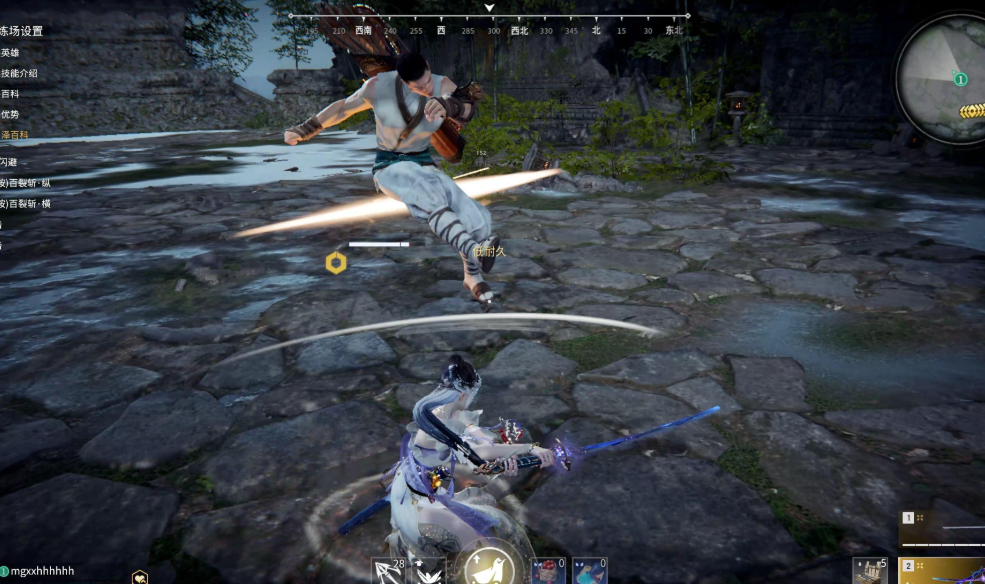The height and width of the screenshot is (584, 985).
Task: Click the green player marker on minimap
Action: point(960,79)
